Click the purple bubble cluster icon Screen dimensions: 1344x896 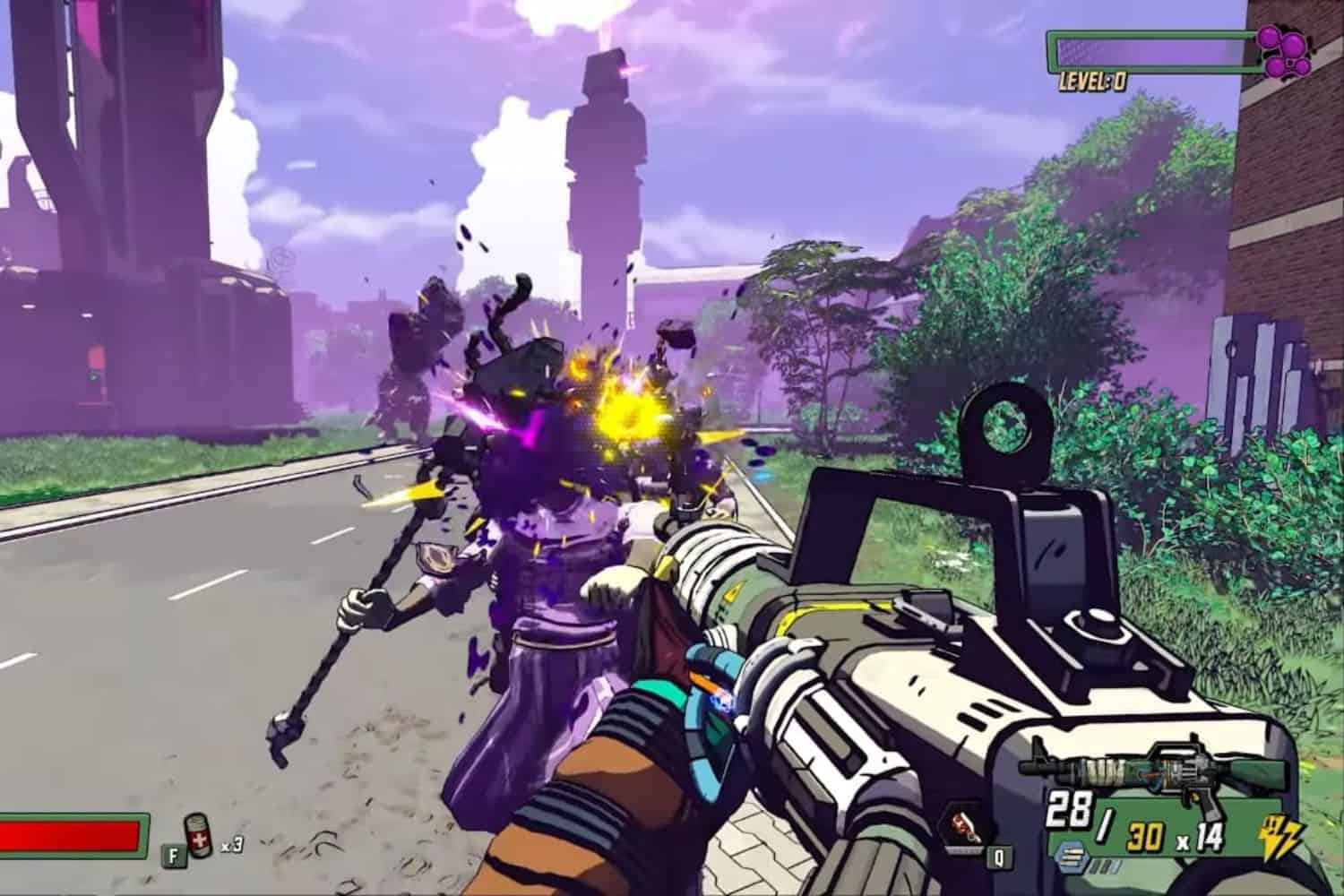[x=1285, y=50]
